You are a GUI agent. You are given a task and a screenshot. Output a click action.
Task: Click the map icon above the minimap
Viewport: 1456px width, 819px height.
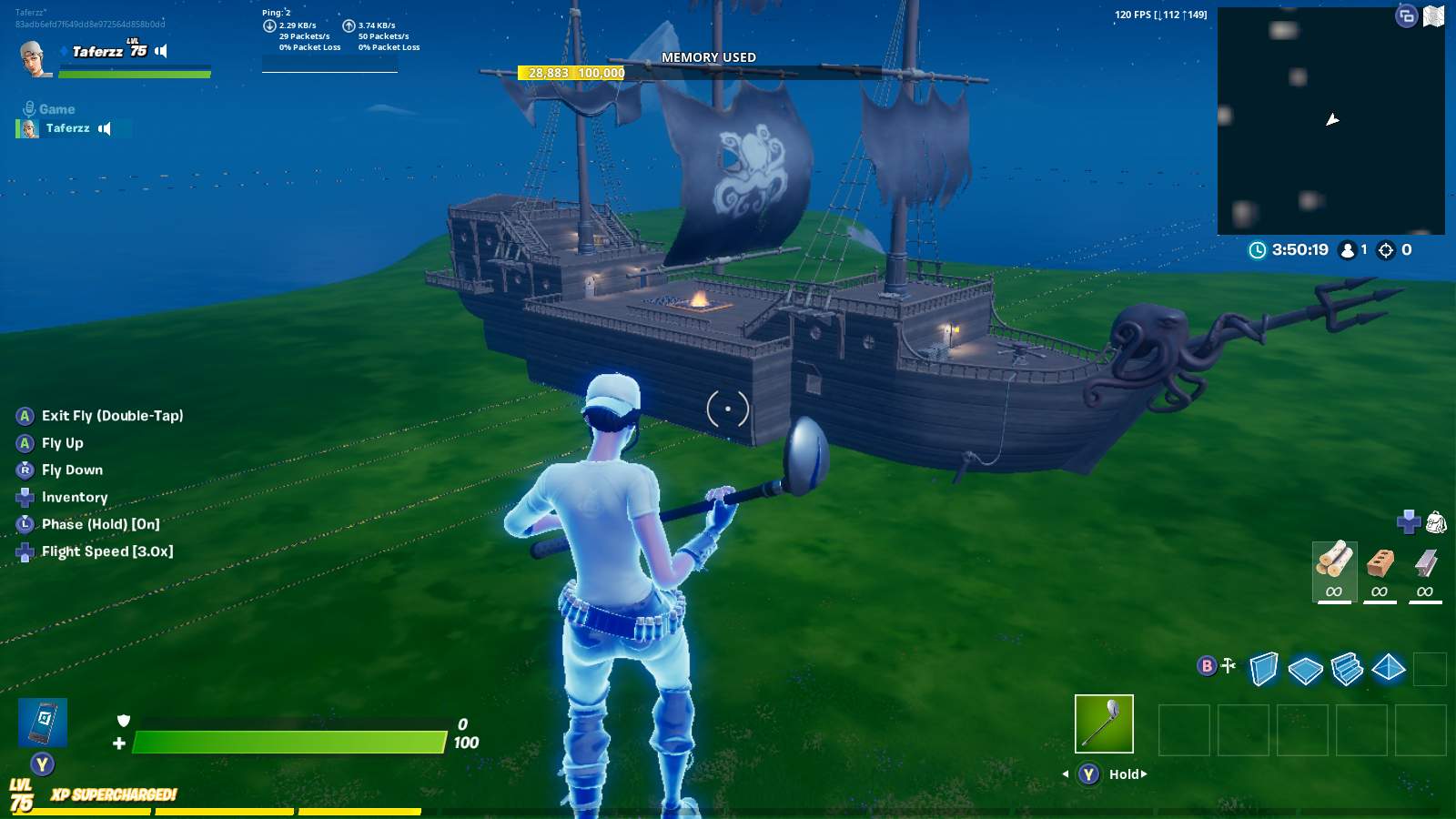1435,15
